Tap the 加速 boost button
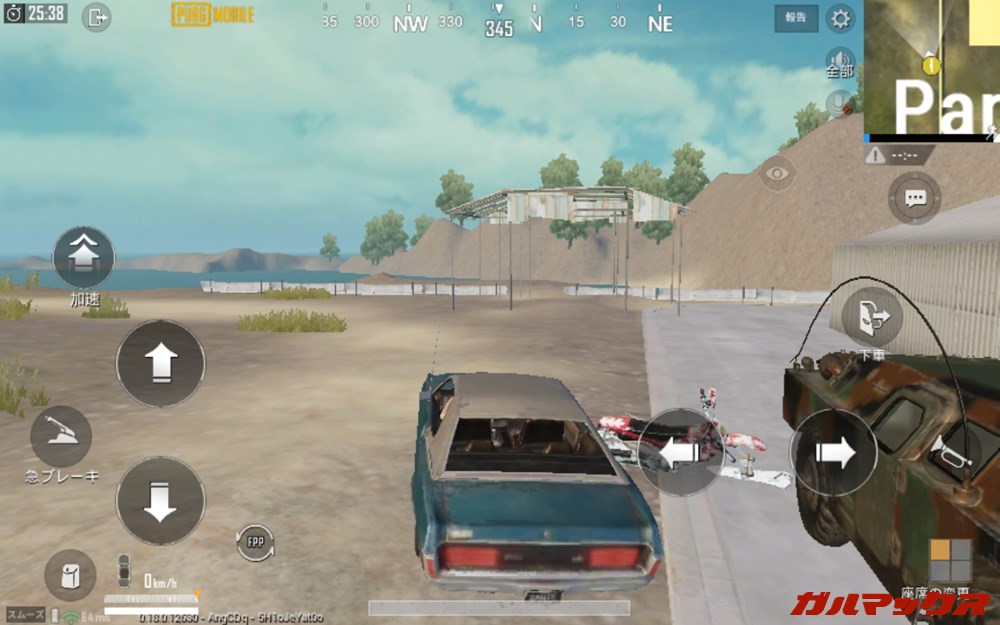1000x625 pixels. 83,258
